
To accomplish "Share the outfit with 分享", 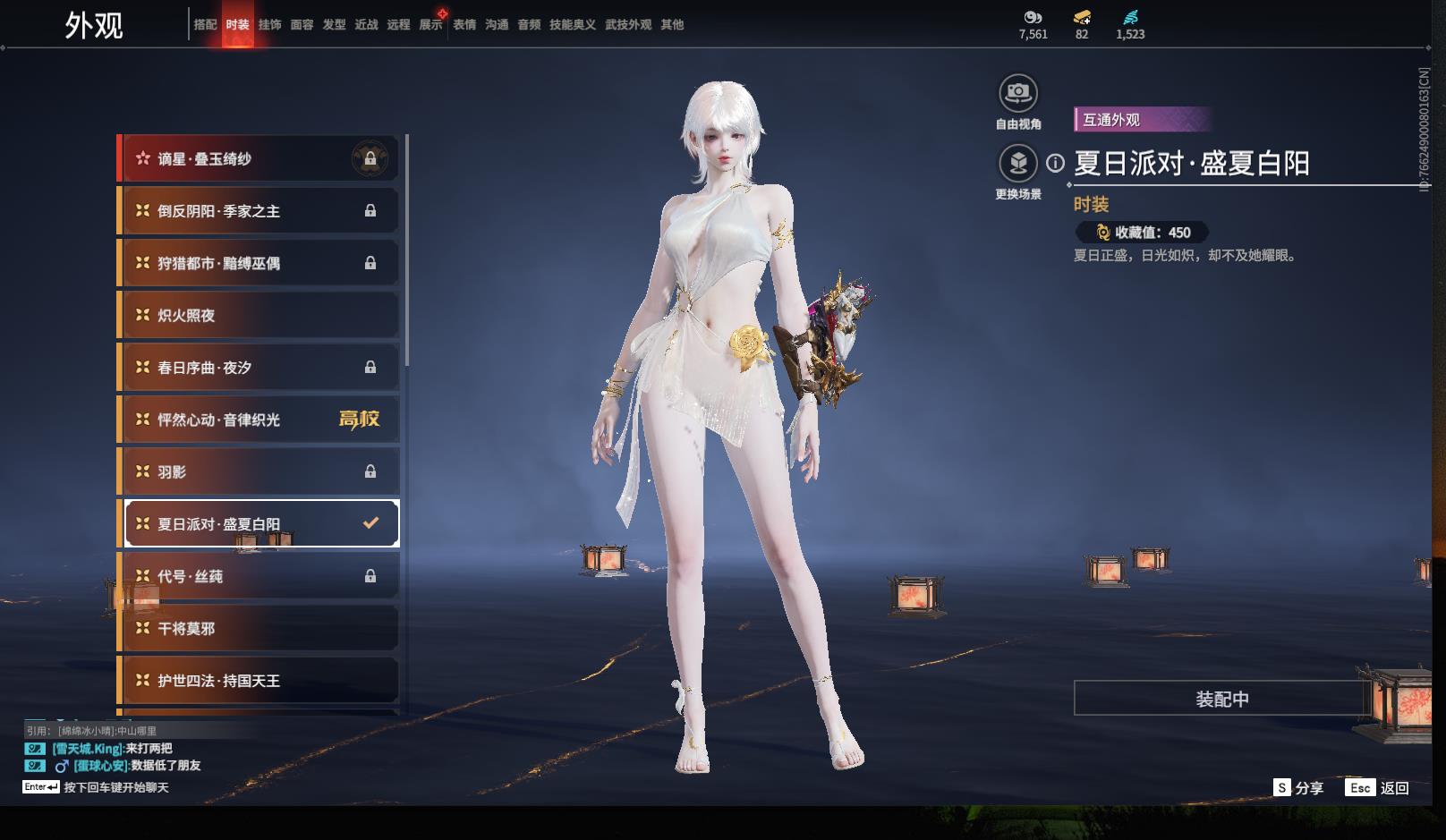I will tap(1298, 788).
